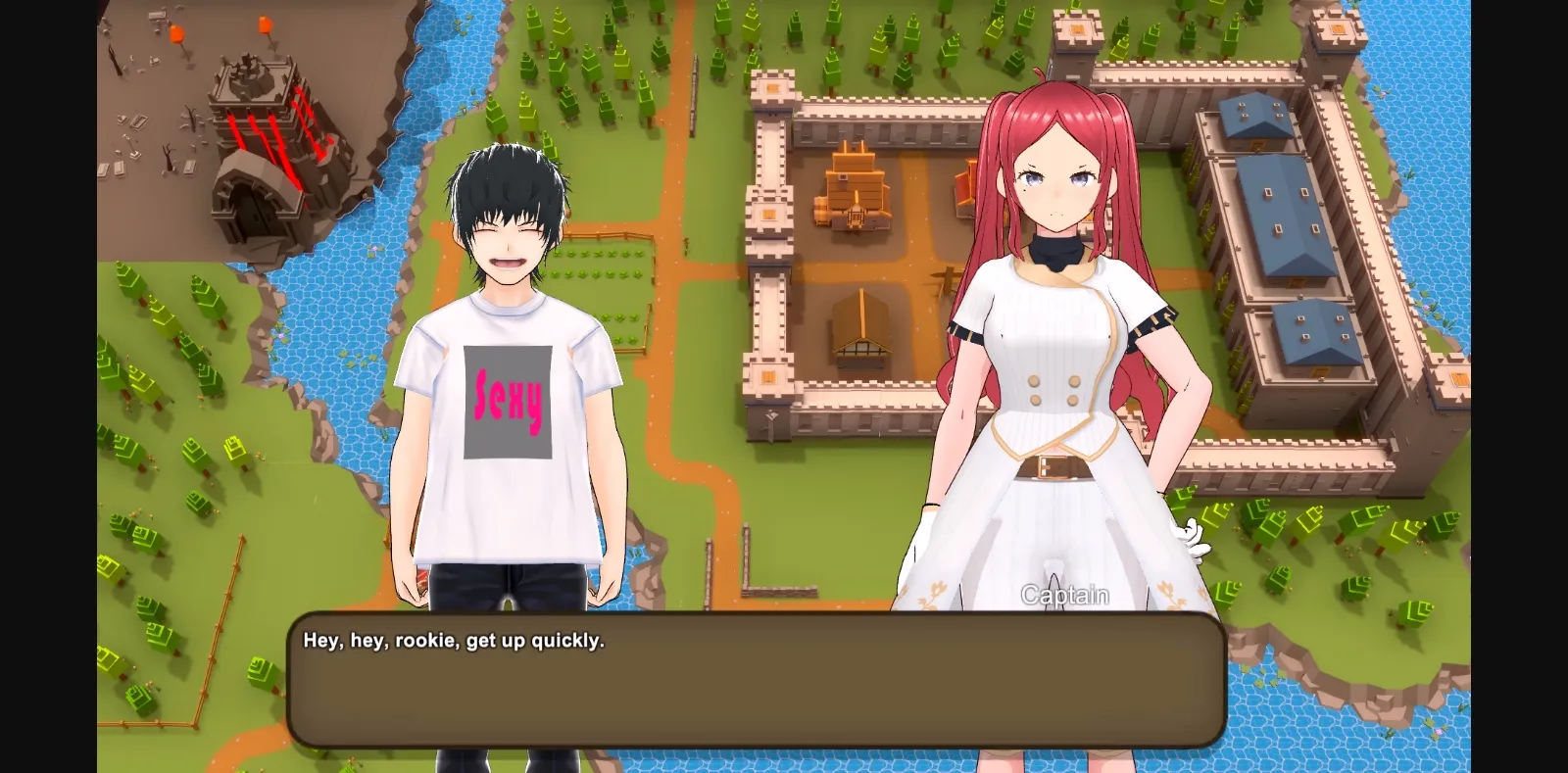
Task: Select the Captain name label
Action: [x=1064, y=595]
